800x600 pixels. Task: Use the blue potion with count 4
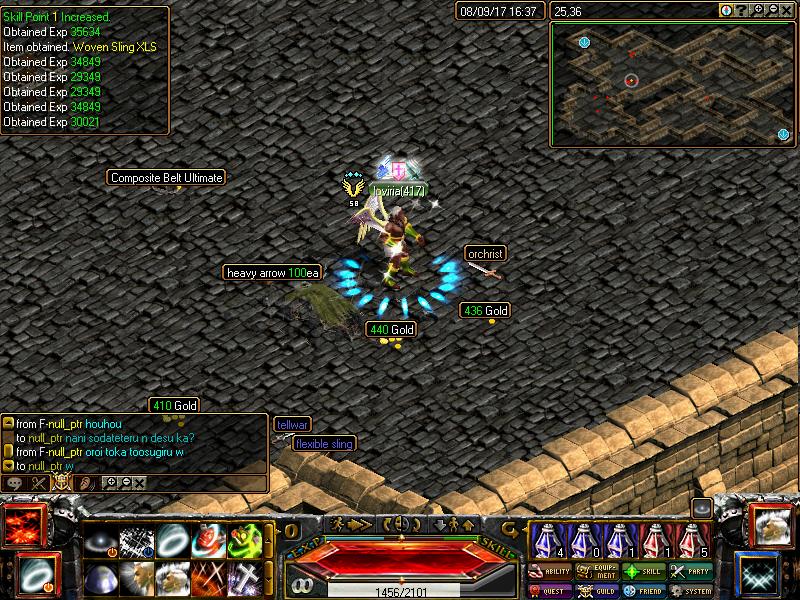tap(544, 541)
